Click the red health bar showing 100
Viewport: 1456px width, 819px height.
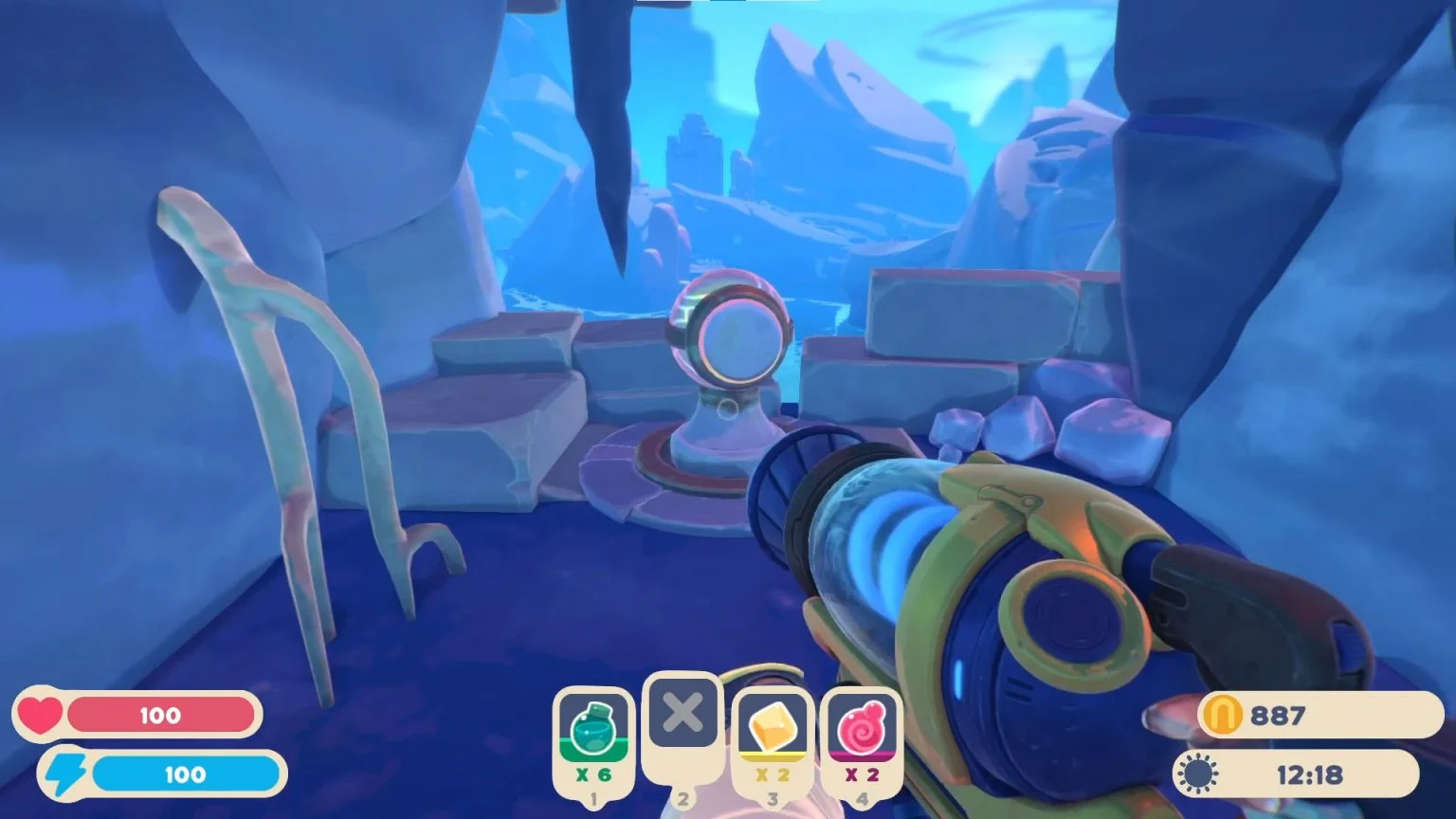click(x=161, y=716)
